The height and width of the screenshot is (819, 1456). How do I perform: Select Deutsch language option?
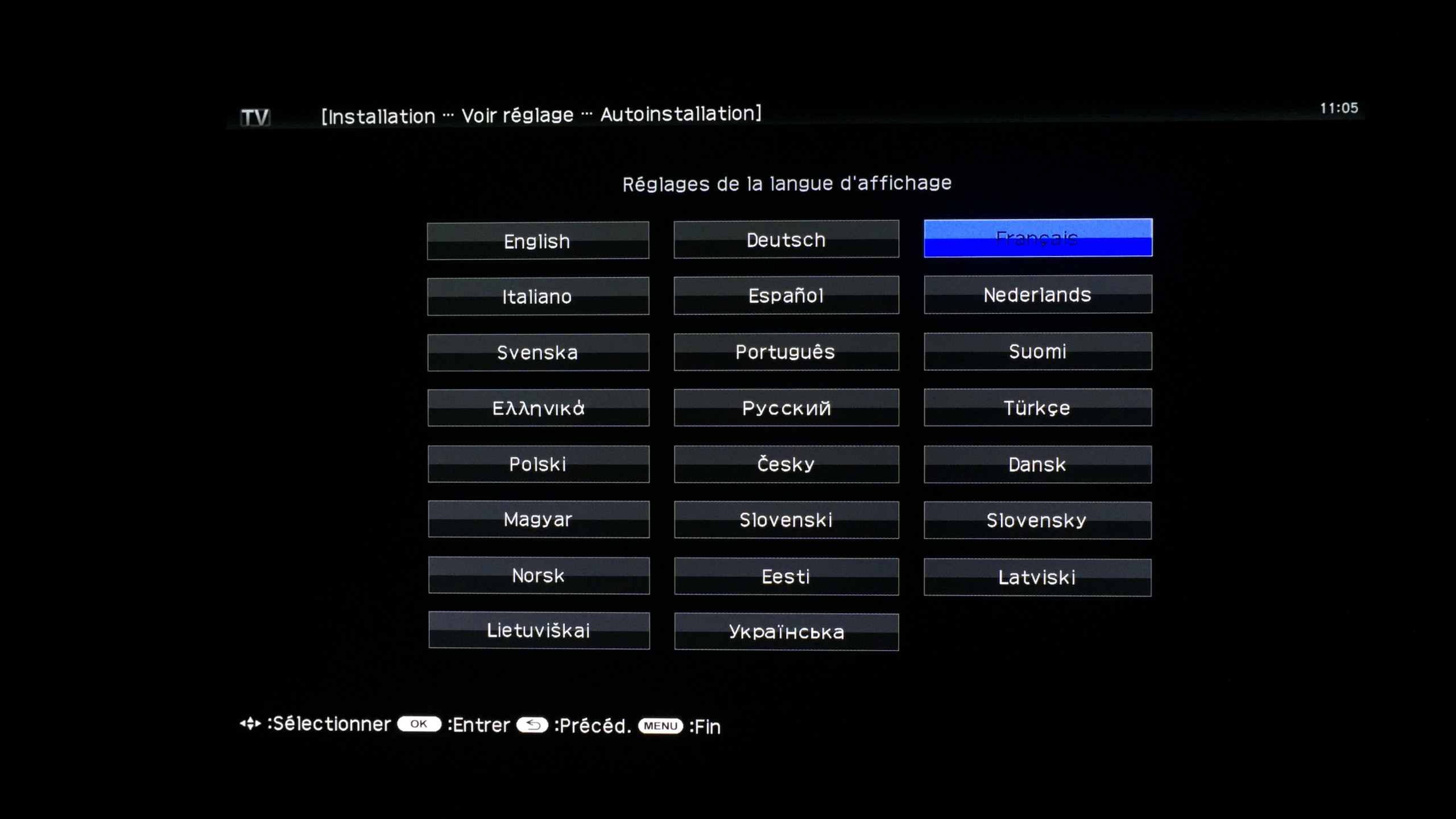coord(785,239)
